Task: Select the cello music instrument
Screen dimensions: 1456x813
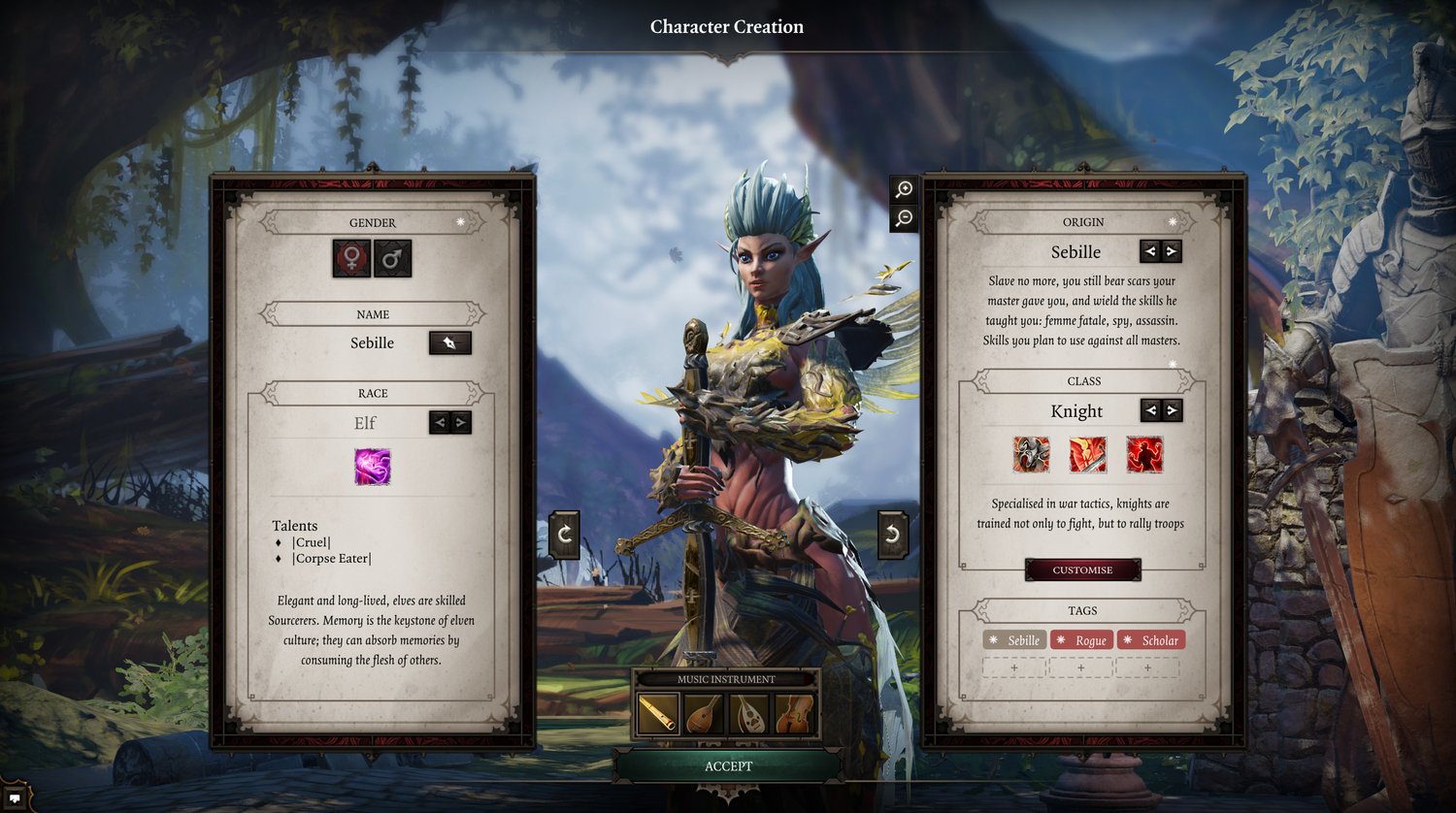Action: point(794,714)
